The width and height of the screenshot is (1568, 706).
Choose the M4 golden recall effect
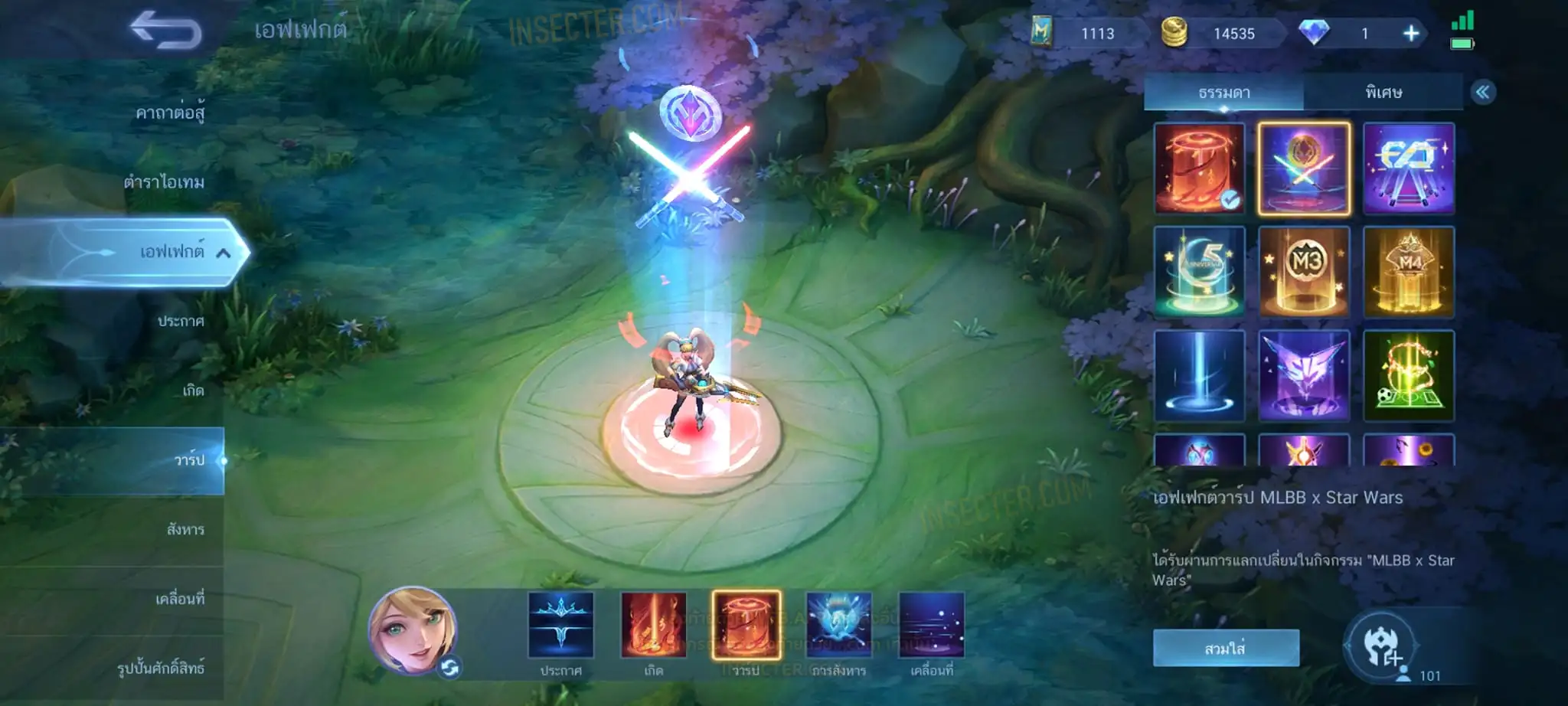tap(1409, 272)
